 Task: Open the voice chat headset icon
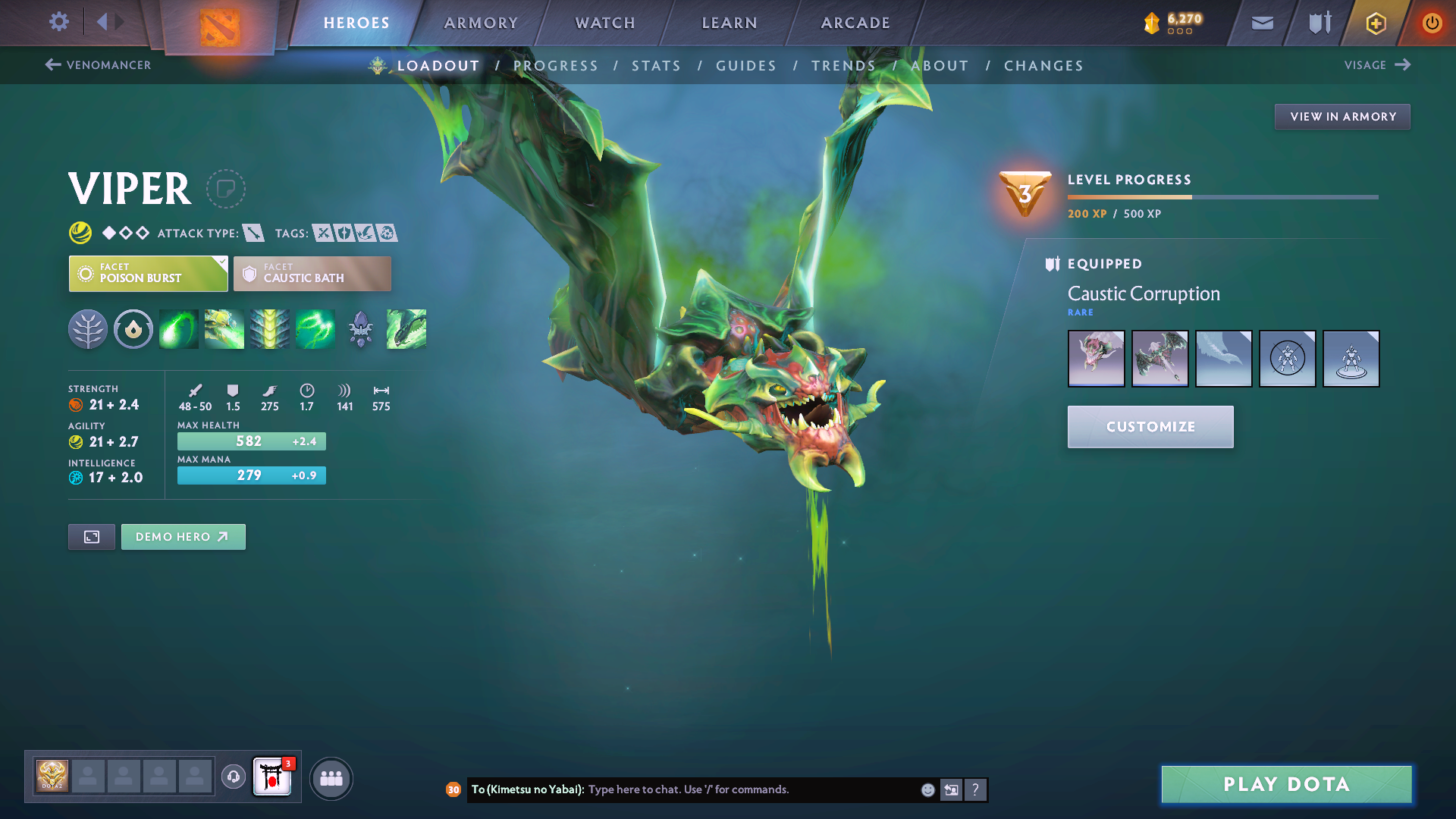tap(233, 777)
